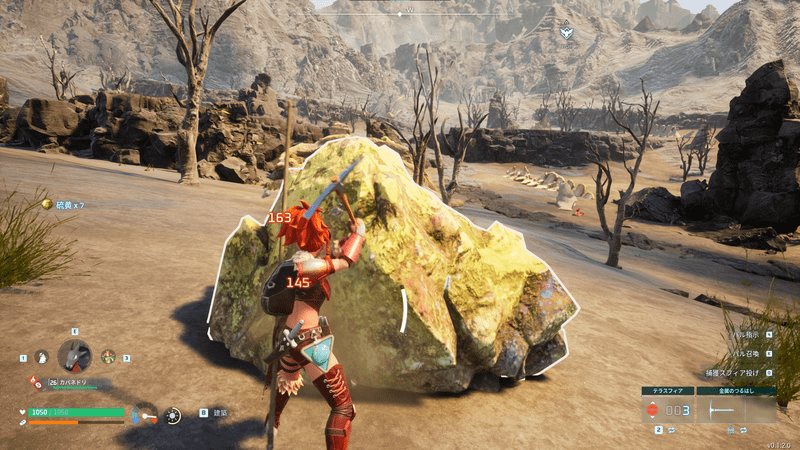The image size is (800, 450).
Task: Click the winged waypoint marker
Action: click(566, 33)
